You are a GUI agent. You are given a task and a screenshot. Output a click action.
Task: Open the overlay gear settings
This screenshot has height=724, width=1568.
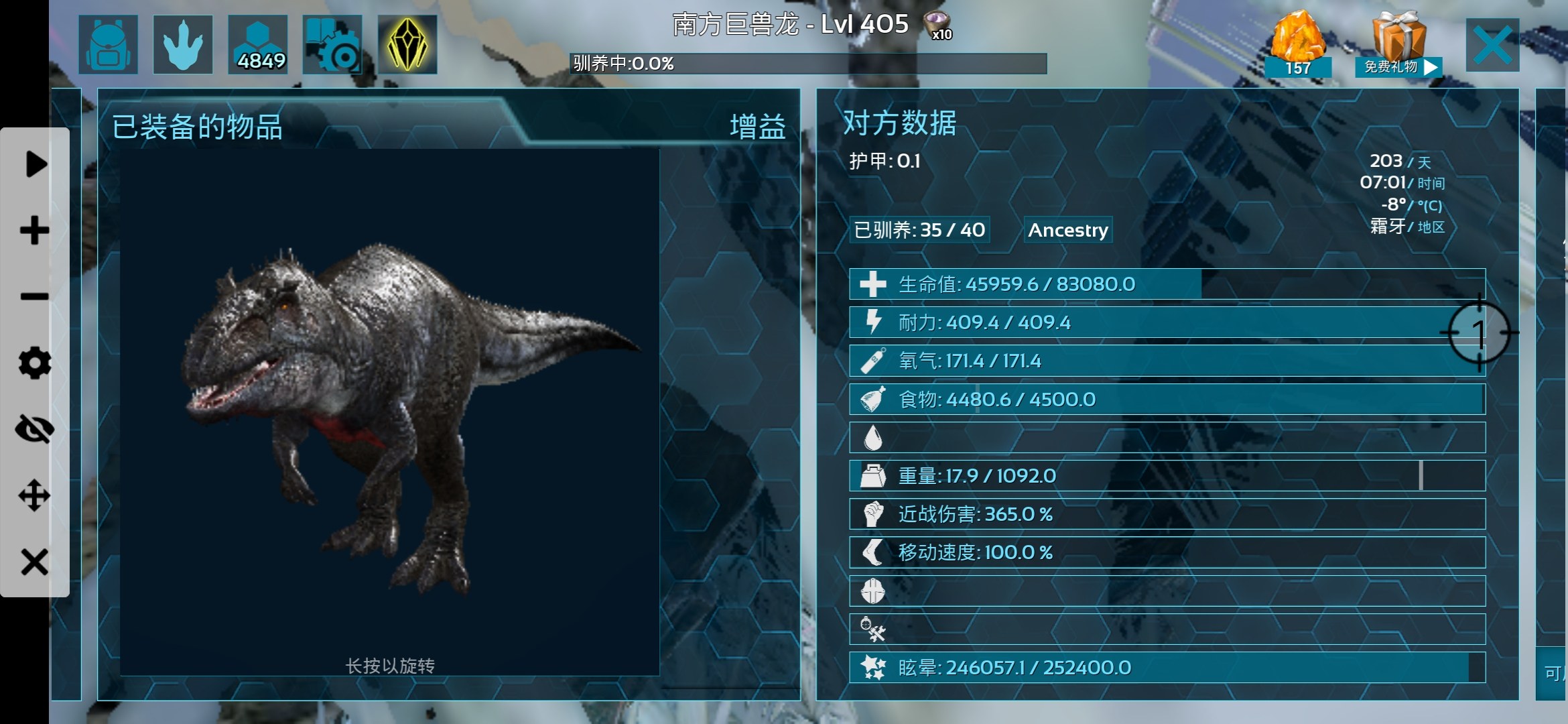tap(35, 363)
